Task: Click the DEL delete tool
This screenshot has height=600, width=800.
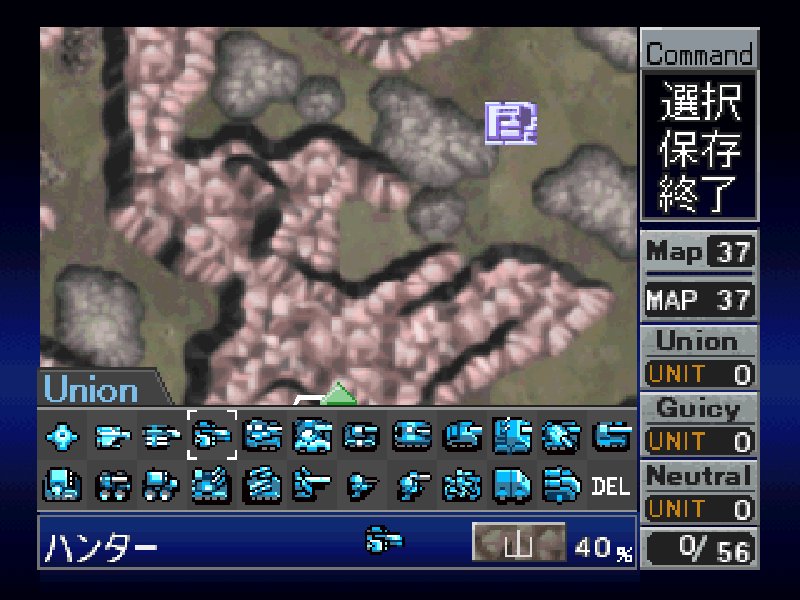Action: coord(611,486)
